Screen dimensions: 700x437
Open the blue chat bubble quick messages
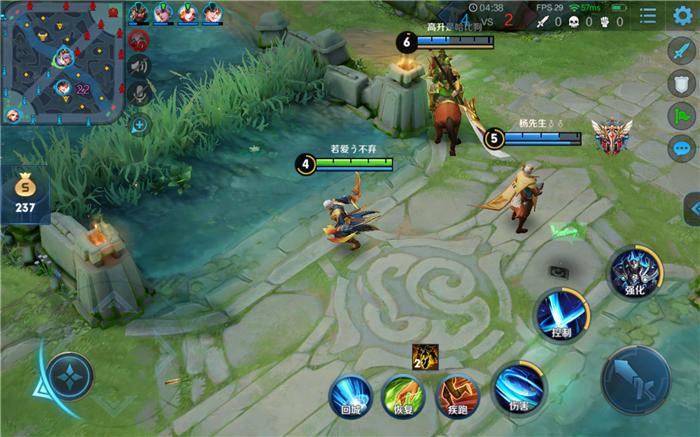point(681,149)
